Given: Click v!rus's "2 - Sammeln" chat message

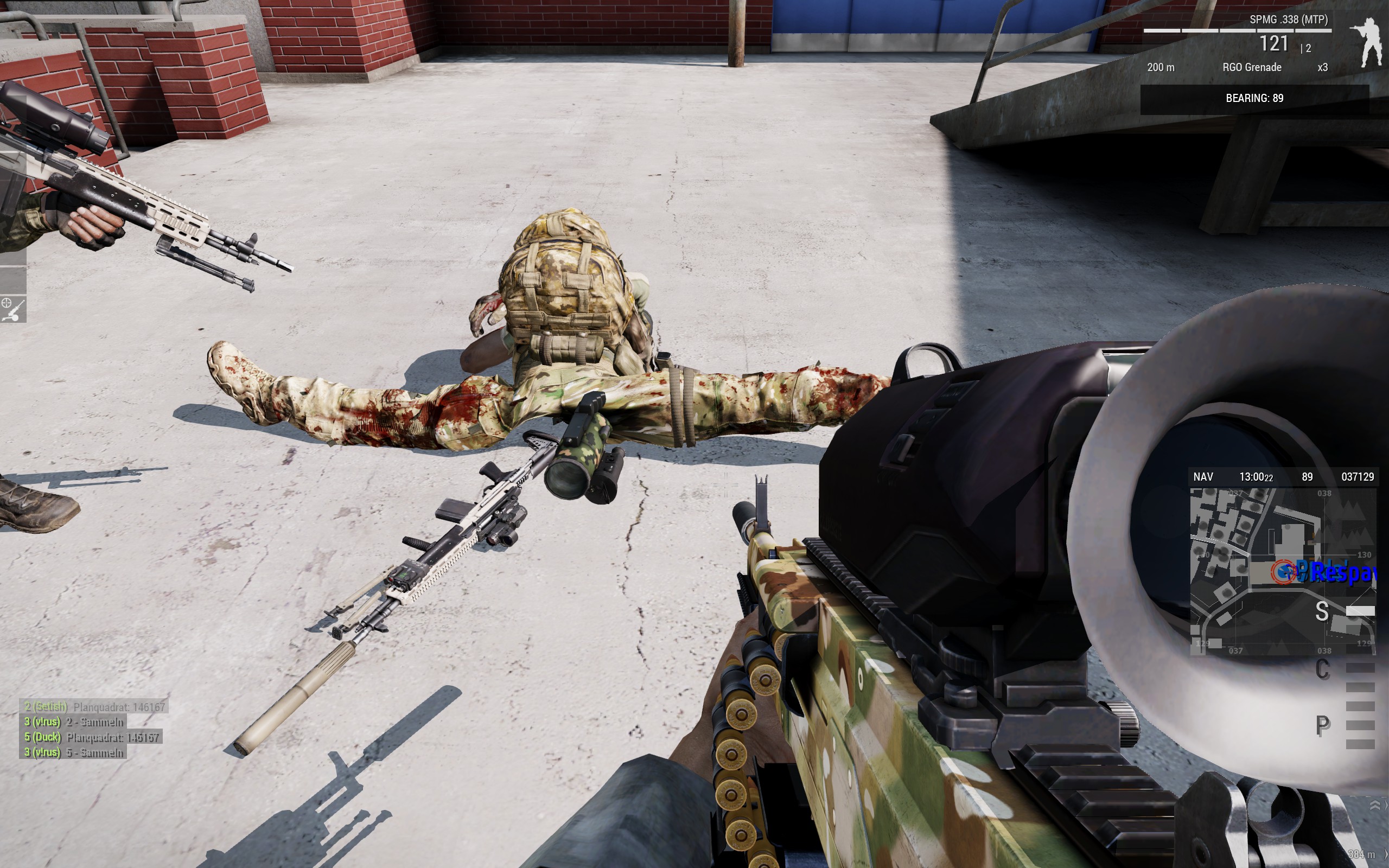Looking at the screenshot, I should pos(73,722).
